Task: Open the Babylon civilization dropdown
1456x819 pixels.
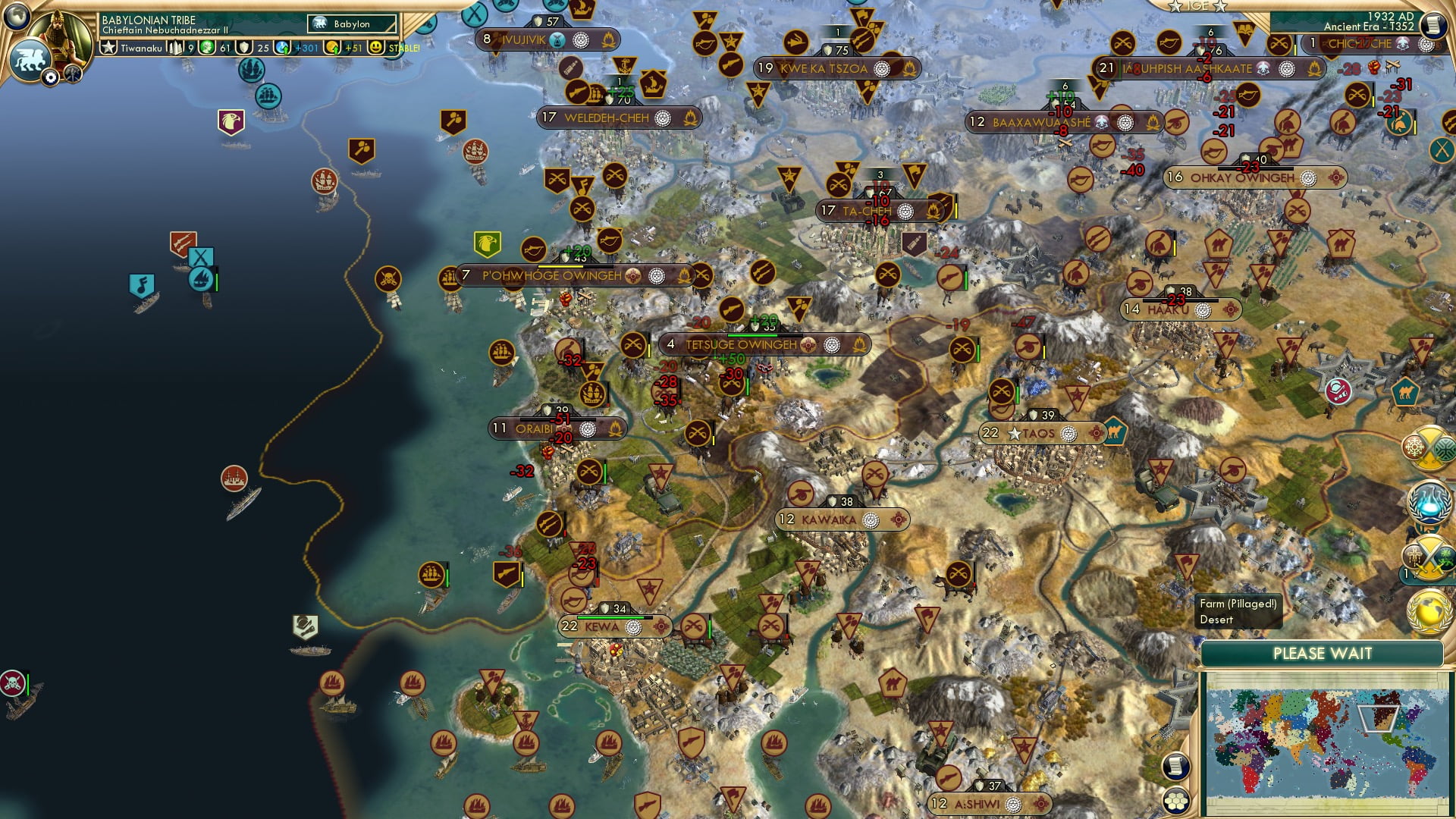Action: tap(353, 24)
